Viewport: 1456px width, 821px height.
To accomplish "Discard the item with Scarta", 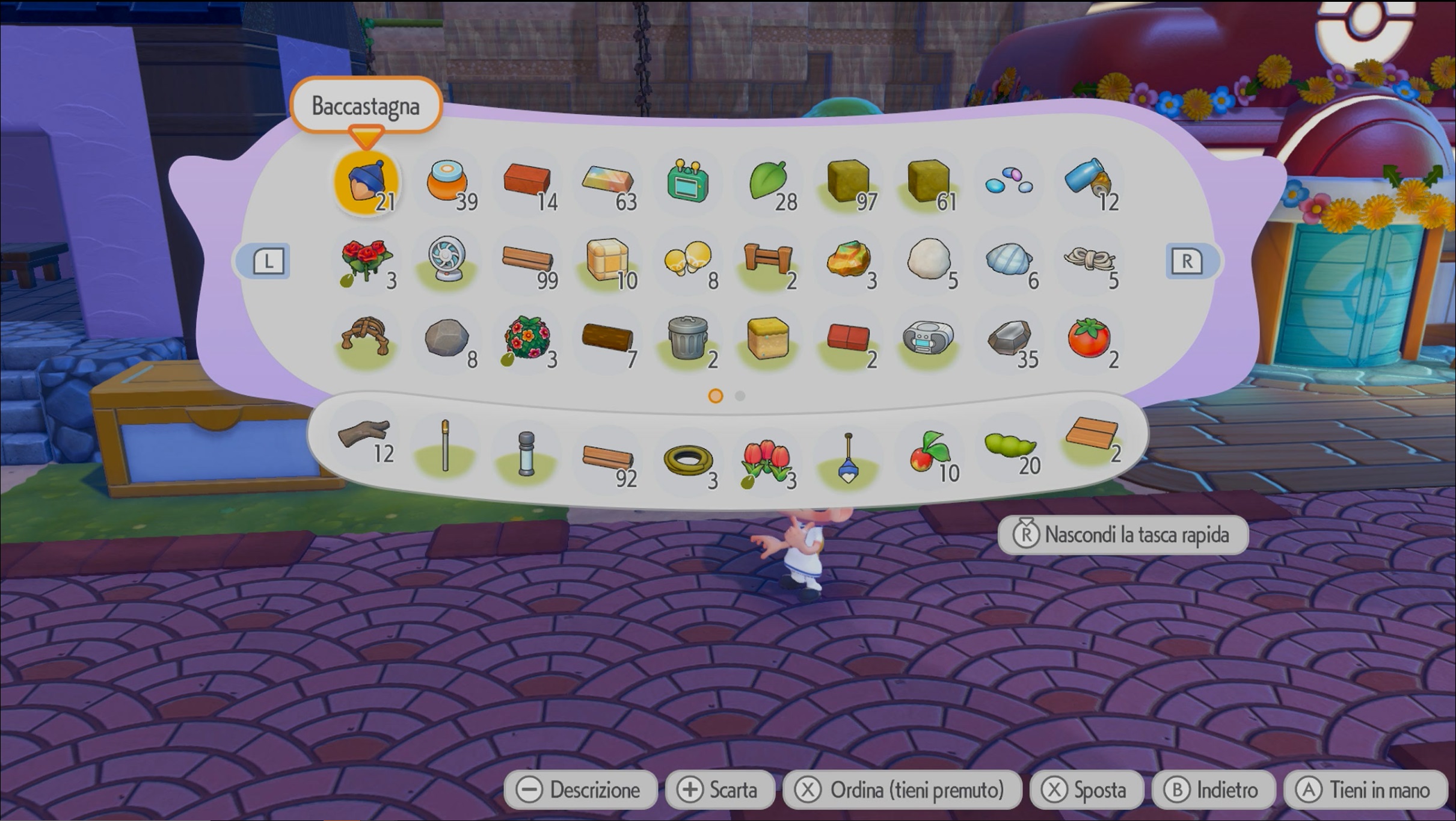I will click(718, 790).
